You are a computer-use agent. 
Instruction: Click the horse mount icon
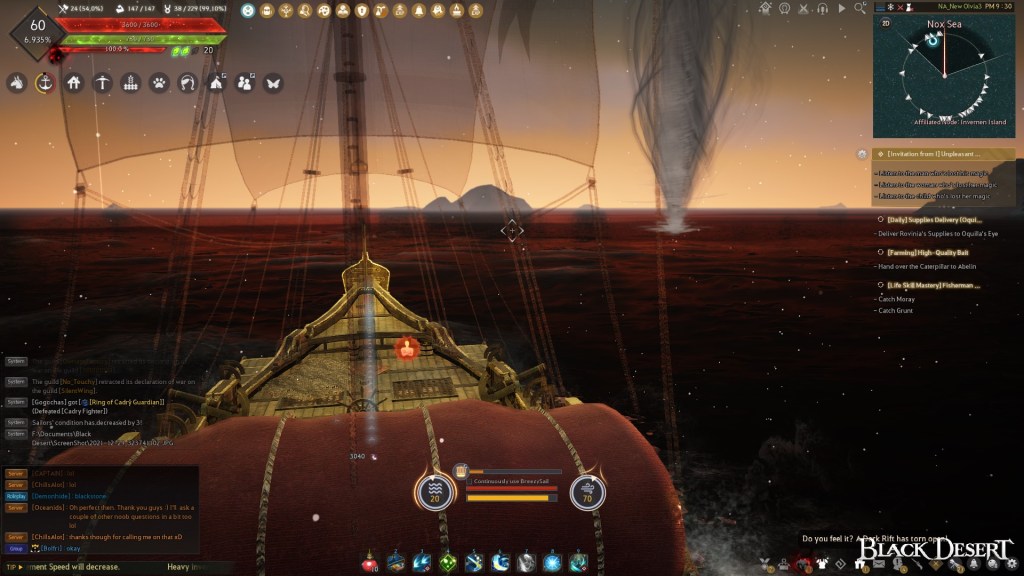point(16,83)
